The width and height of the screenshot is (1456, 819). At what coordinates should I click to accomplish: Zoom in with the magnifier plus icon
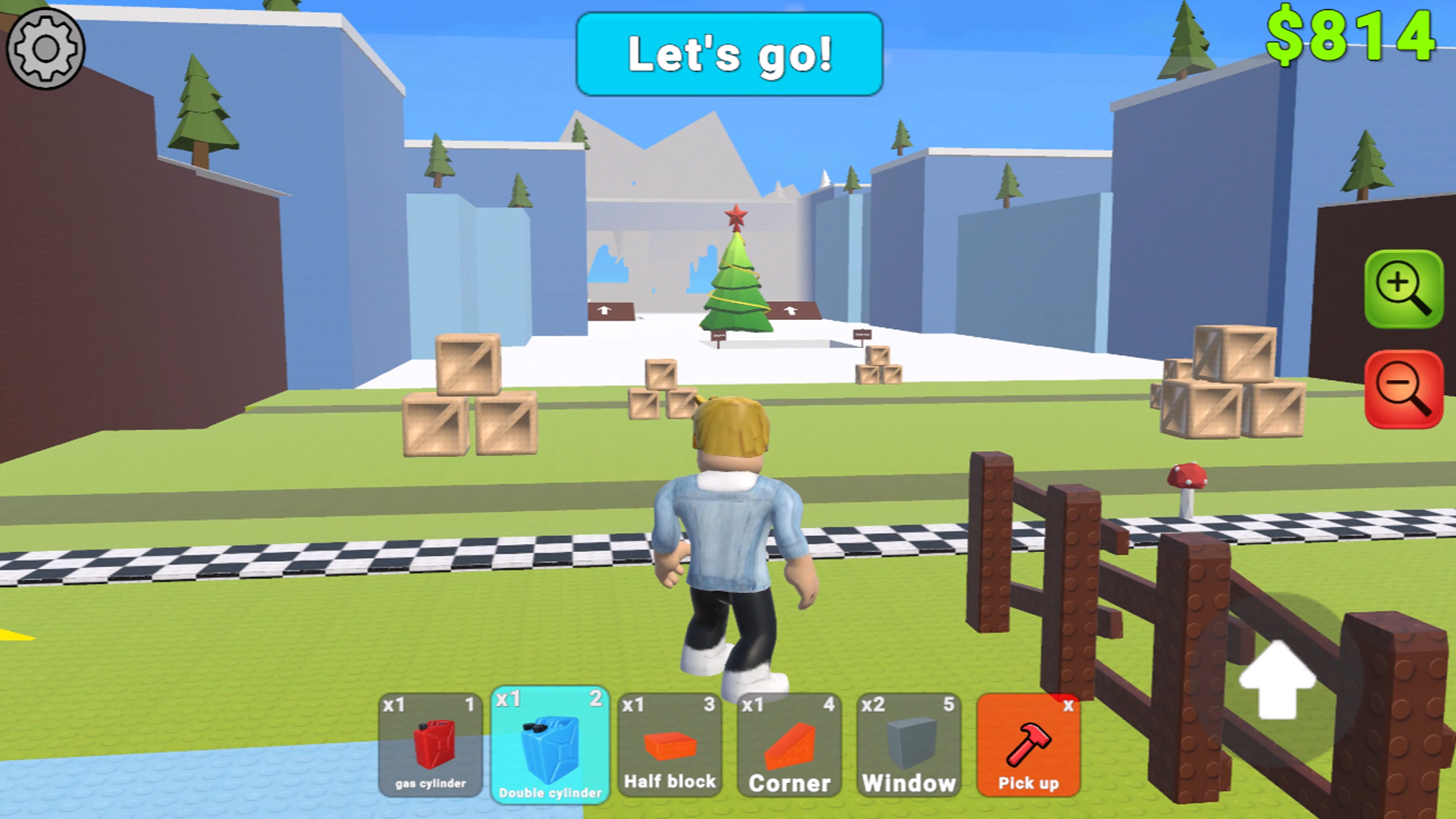click(1404, 291)
